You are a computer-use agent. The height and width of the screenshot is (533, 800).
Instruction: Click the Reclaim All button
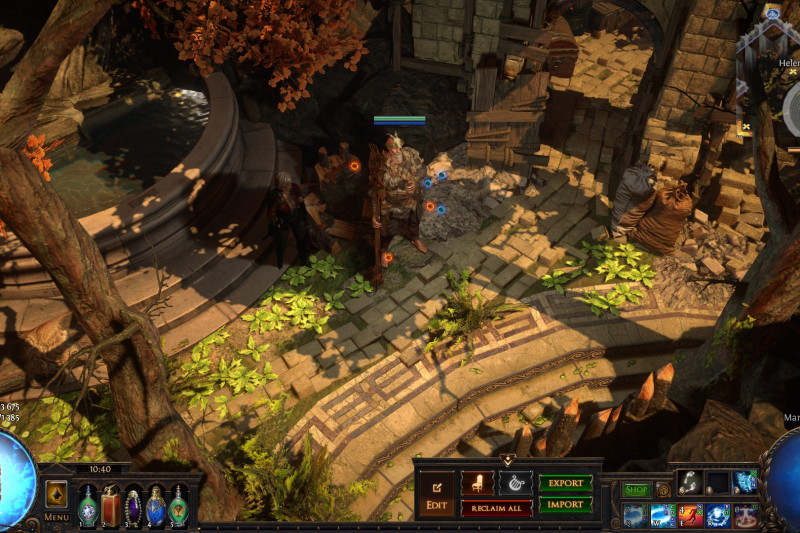496,508
